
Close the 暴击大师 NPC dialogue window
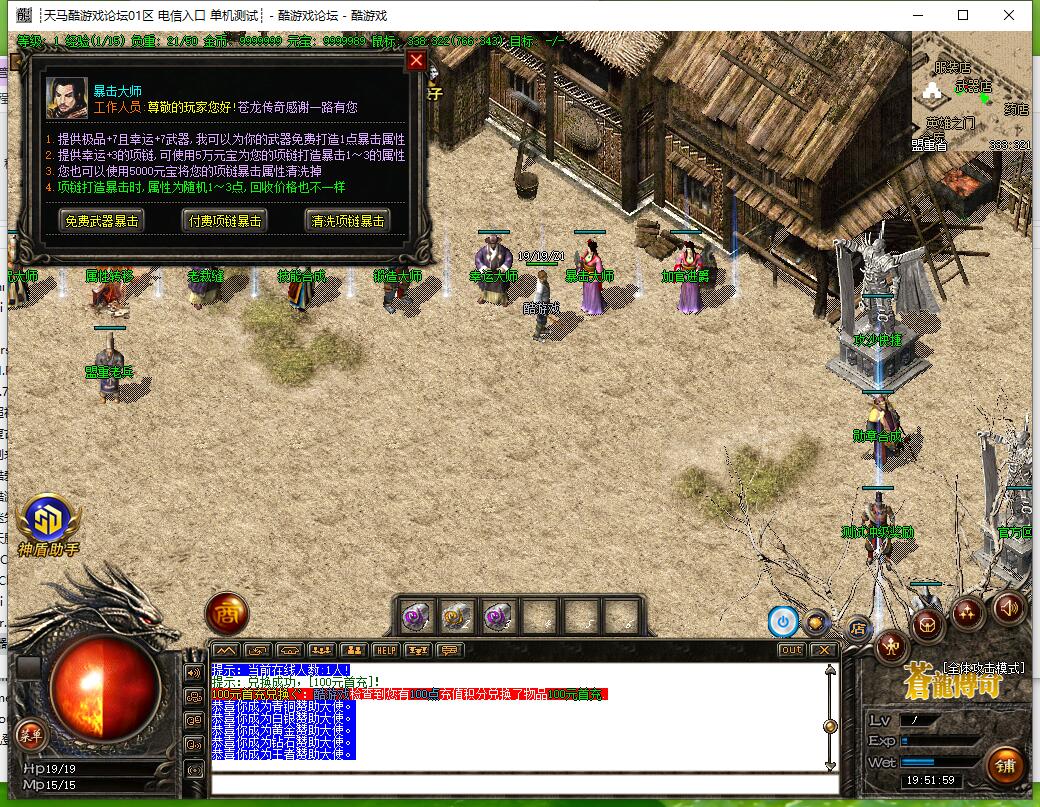click(417, 60)
